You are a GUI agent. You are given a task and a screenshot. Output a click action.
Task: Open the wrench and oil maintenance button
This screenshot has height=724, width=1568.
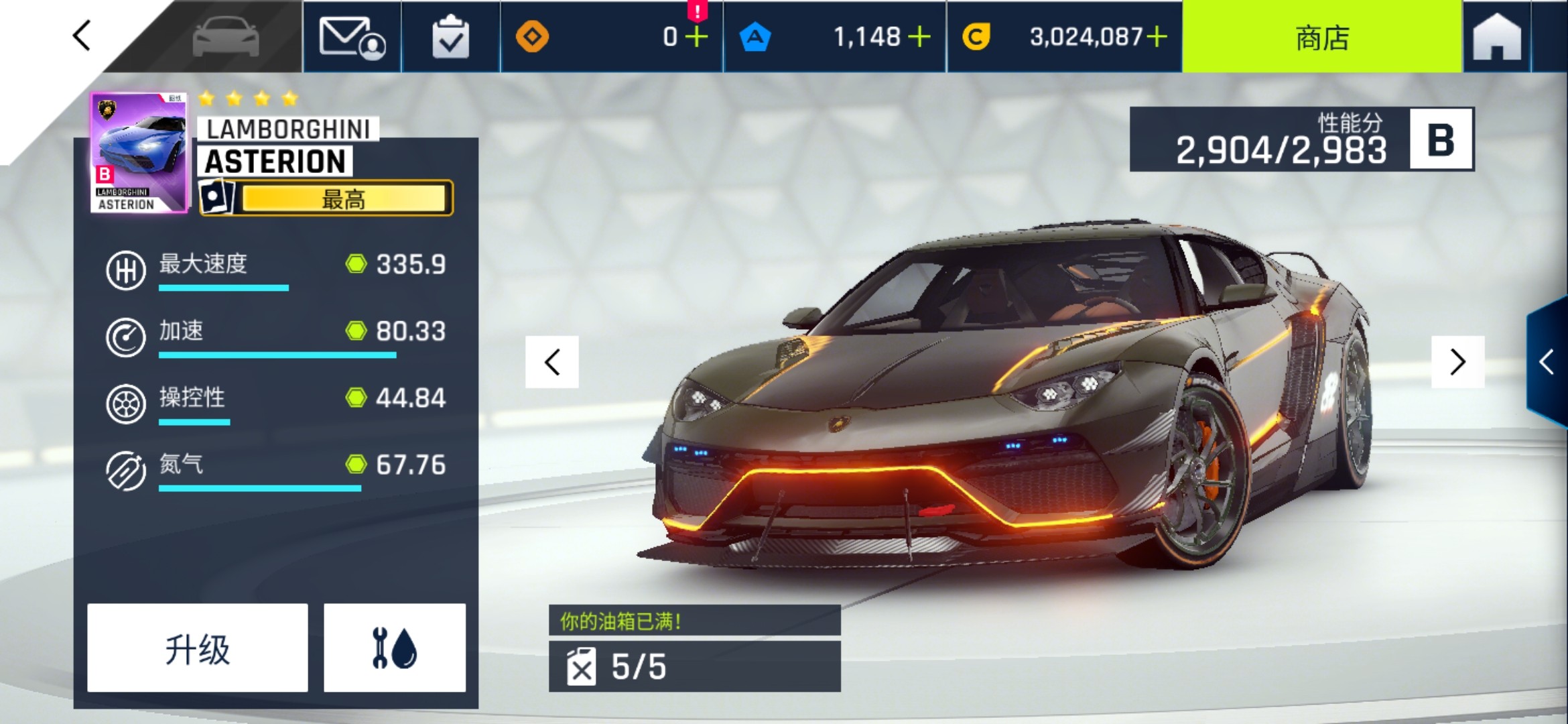tap(395, 648)
